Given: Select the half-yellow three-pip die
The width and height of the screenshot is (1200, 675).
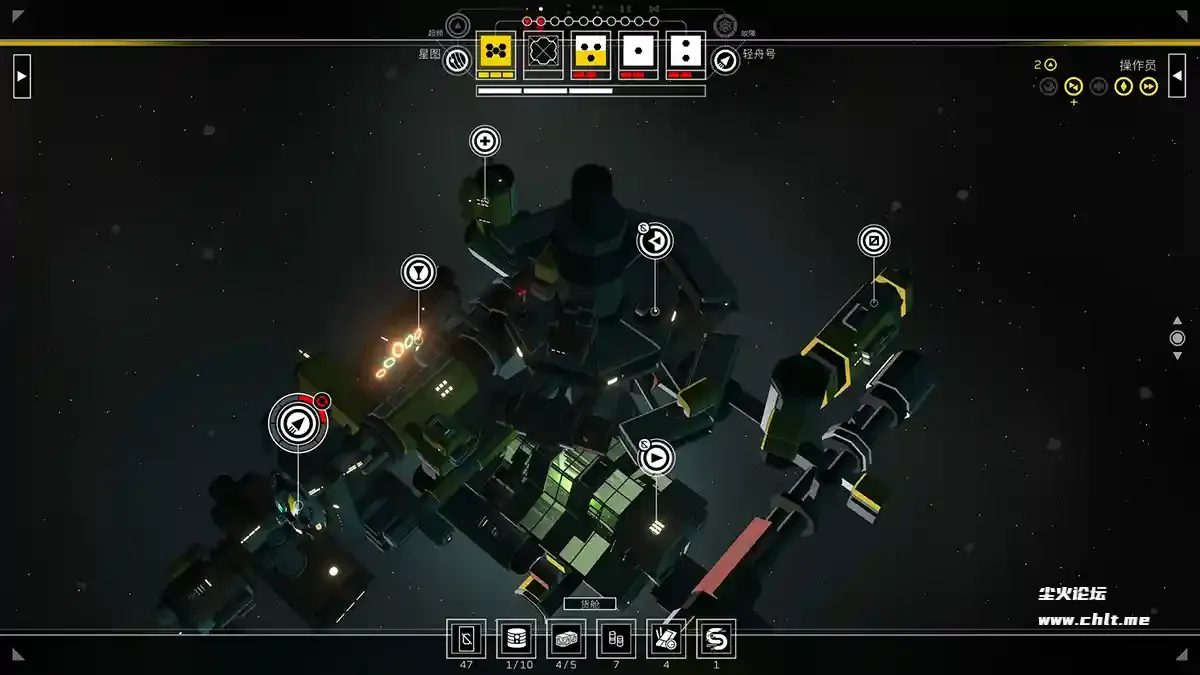Looking at the screenshot, I should click(x=591, y=51).
